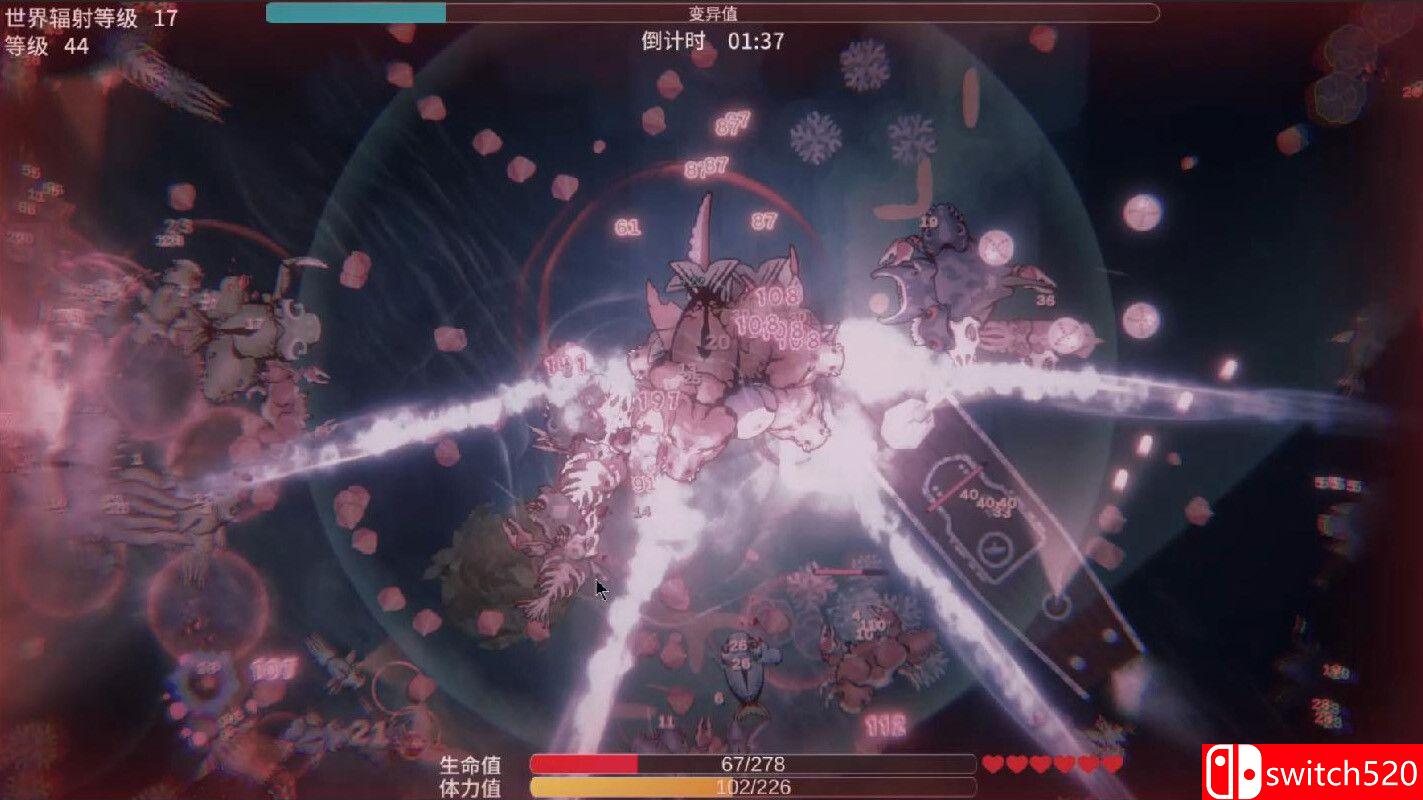Expand the 生命值 health readout
Viewport: 1423px width, 800px height.
point(470,763)
